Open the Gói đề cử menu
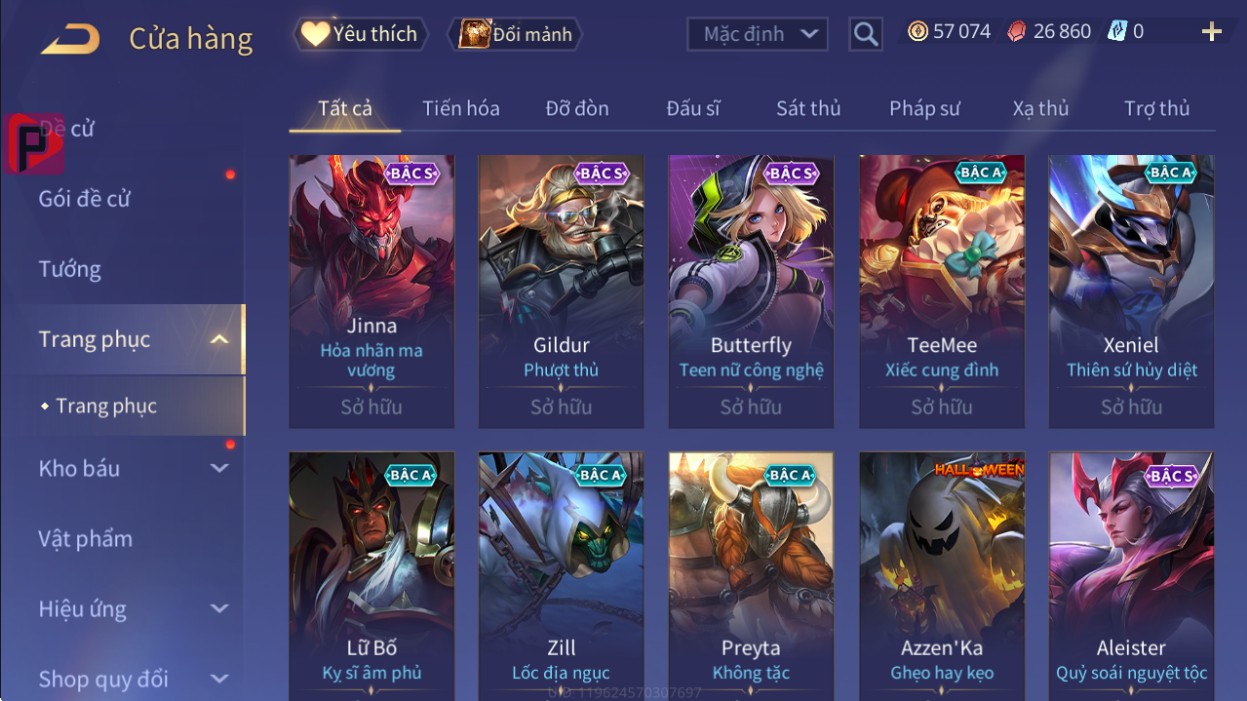Viewport: 1247px width, 701px height. click(x=85, y=198)
